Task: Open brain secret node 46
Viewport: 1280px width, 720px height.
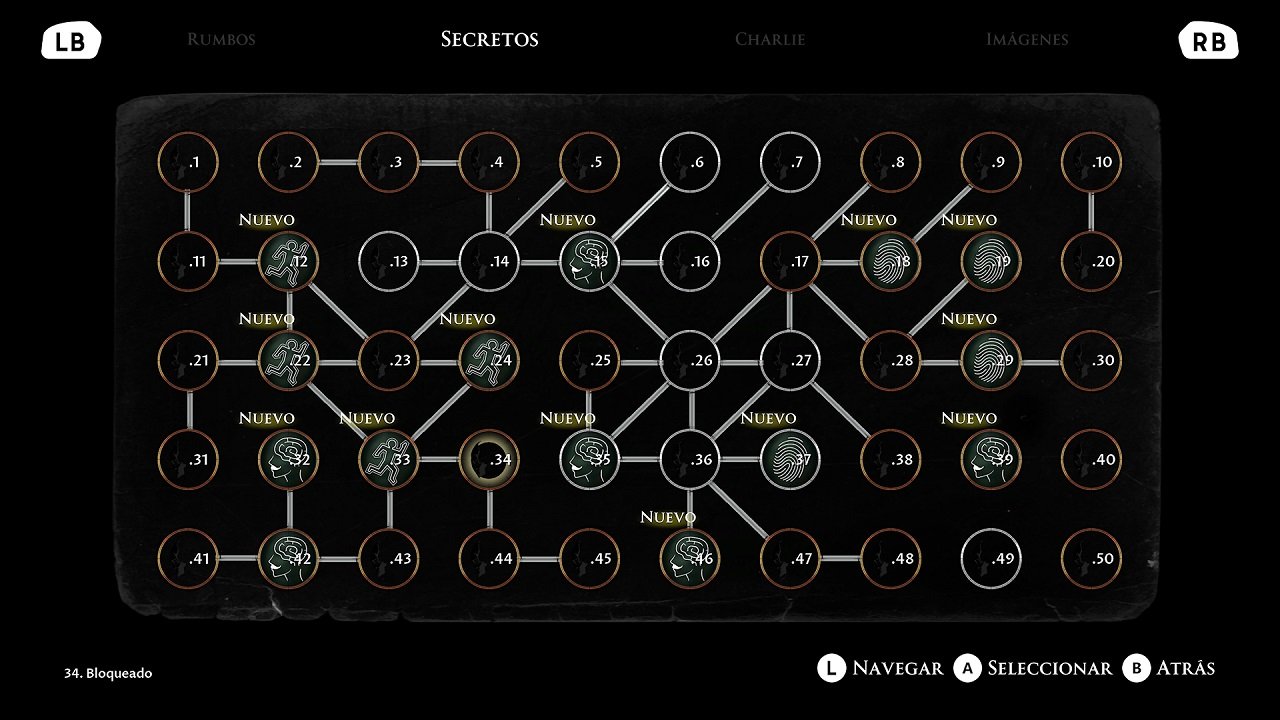Action: (x=690, y=559)
